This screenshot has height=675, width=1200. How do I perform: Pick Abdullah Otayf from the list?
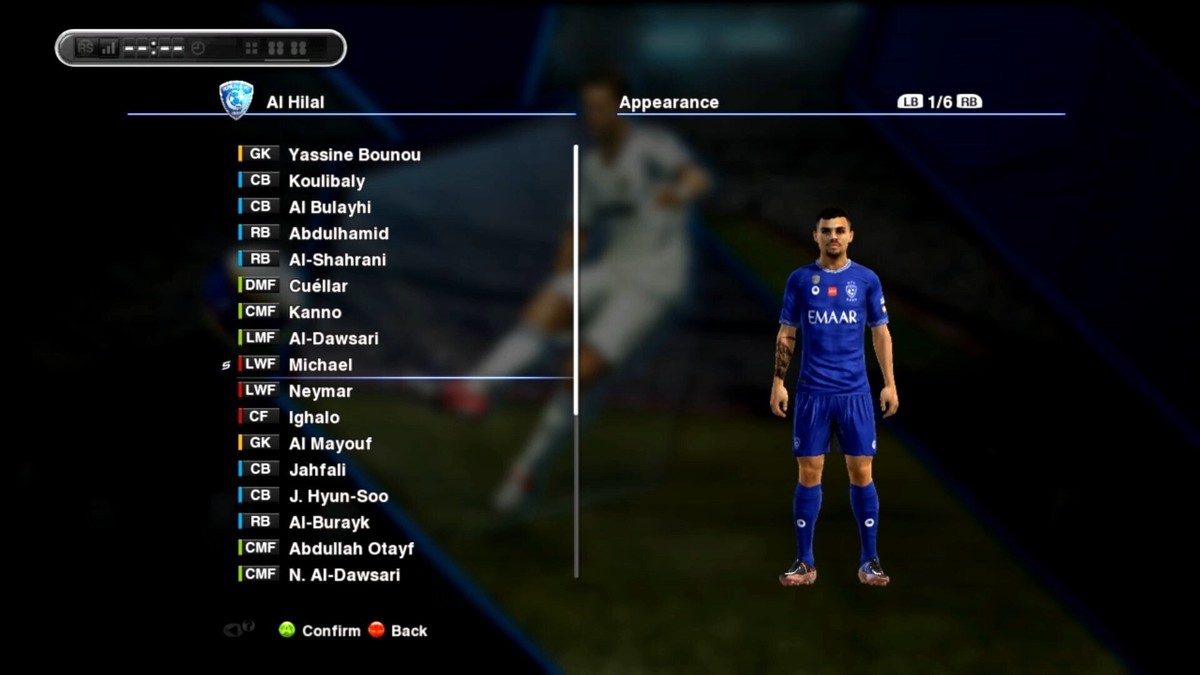[x=351, y=549]
